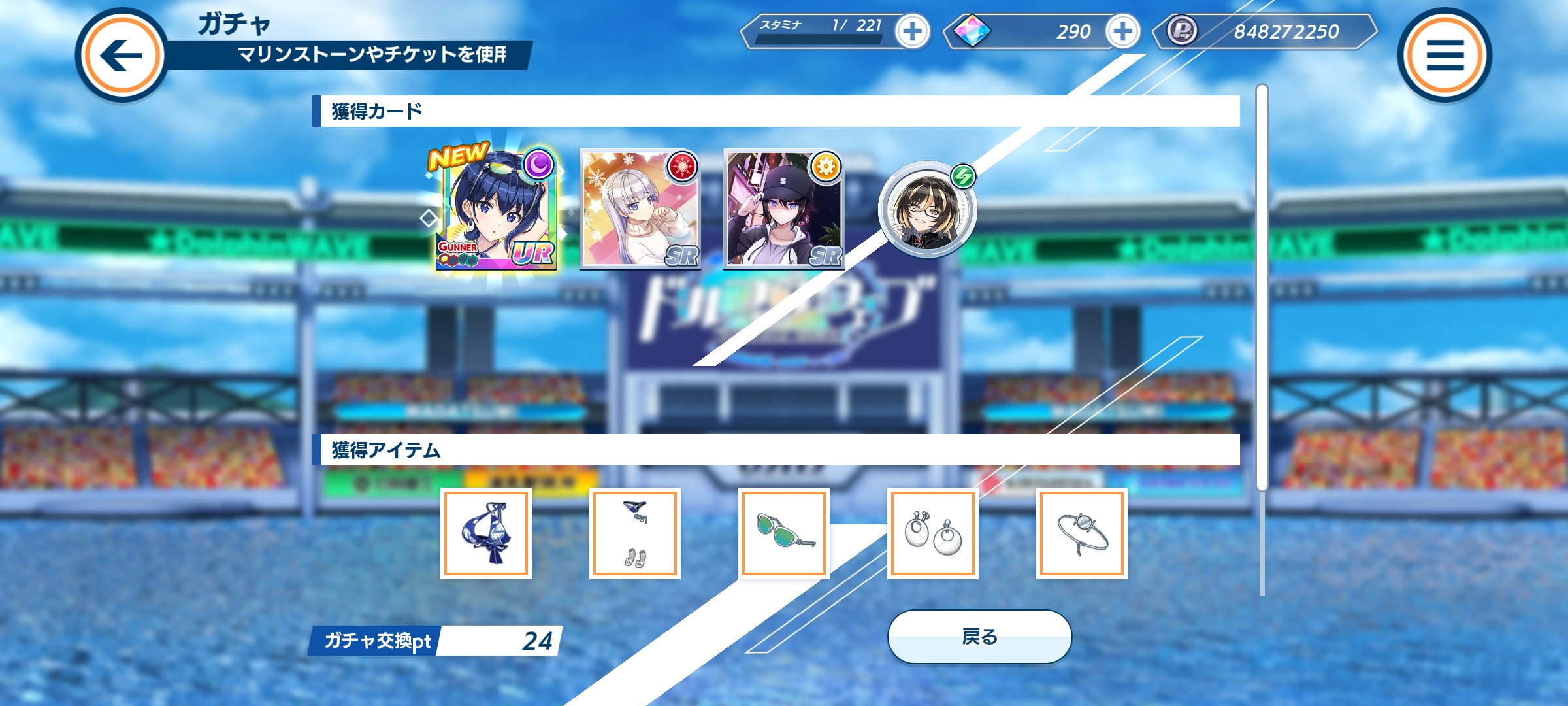Select the green sunglasses item
This screenshot has width=1568, height=706.
(784, 533)
